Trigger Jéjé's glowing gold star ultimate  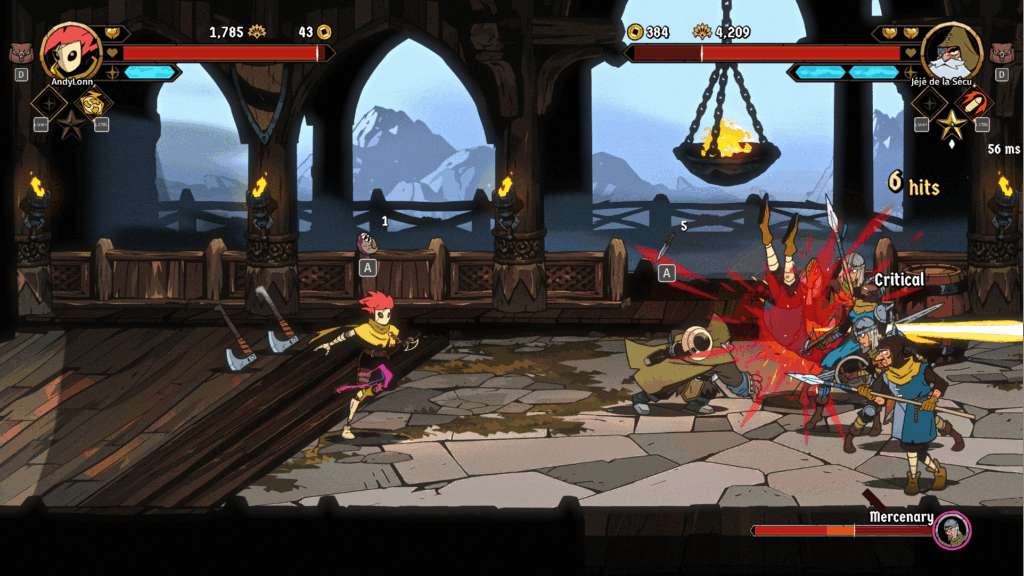tap(952, 125)
